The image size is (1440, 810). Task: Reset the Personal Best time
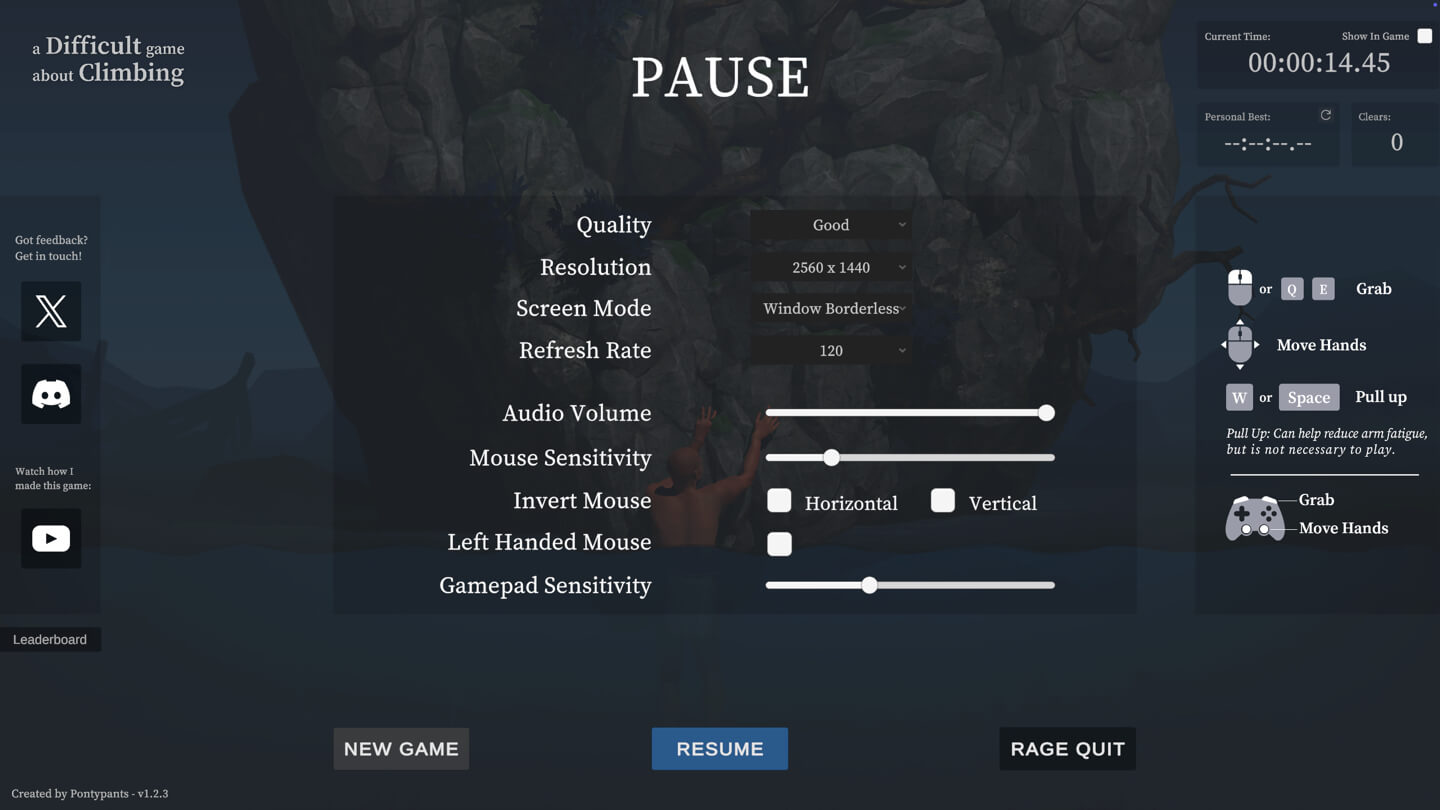[x=1326, y=115]
